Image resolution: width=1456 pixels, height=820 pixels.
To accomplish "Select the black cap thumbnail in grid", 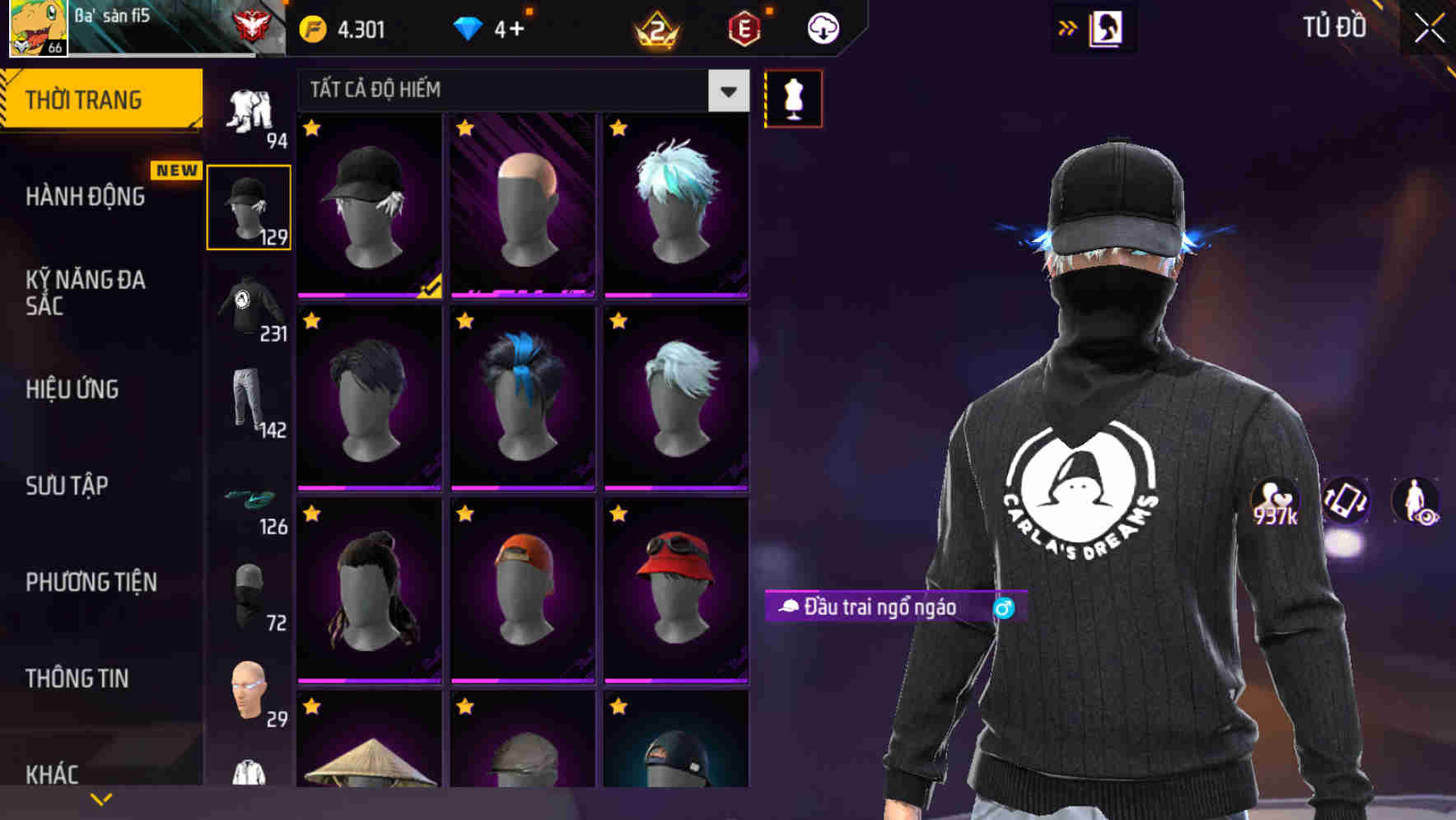I will point(368,203).
